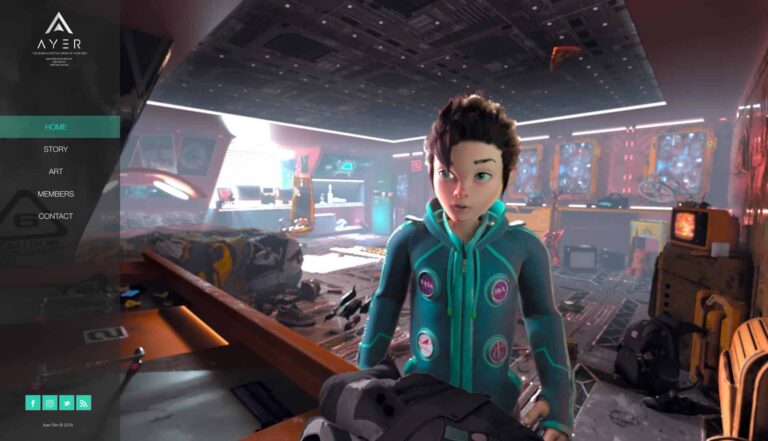Open the STORY page
Viewport: 768px width, 441px height.
[56, 149]
